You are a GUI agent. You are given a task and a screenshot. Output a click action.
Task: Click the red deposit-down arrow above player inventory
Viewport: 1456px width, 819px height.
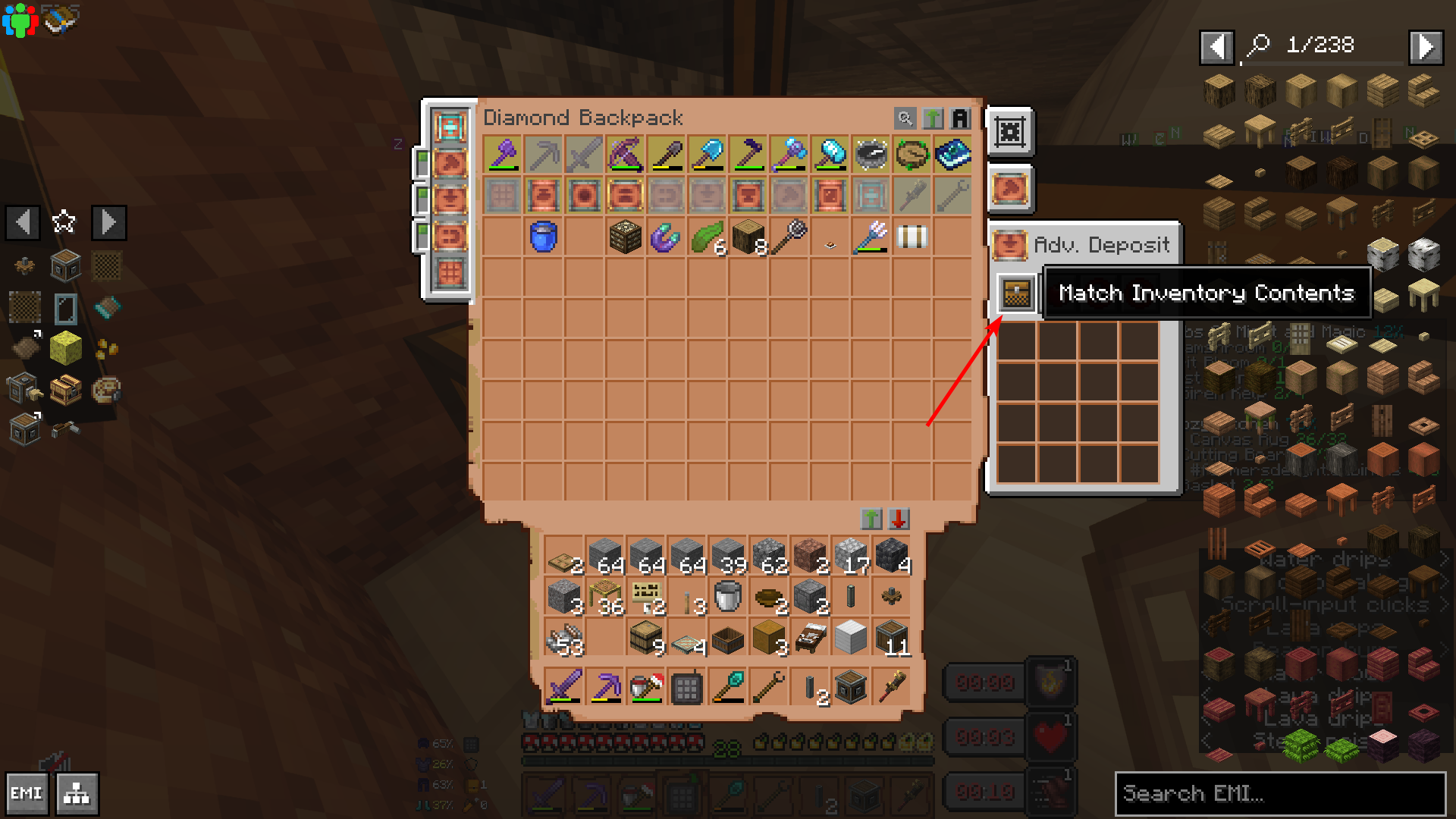pyautogui.click(x=898, y=519)
